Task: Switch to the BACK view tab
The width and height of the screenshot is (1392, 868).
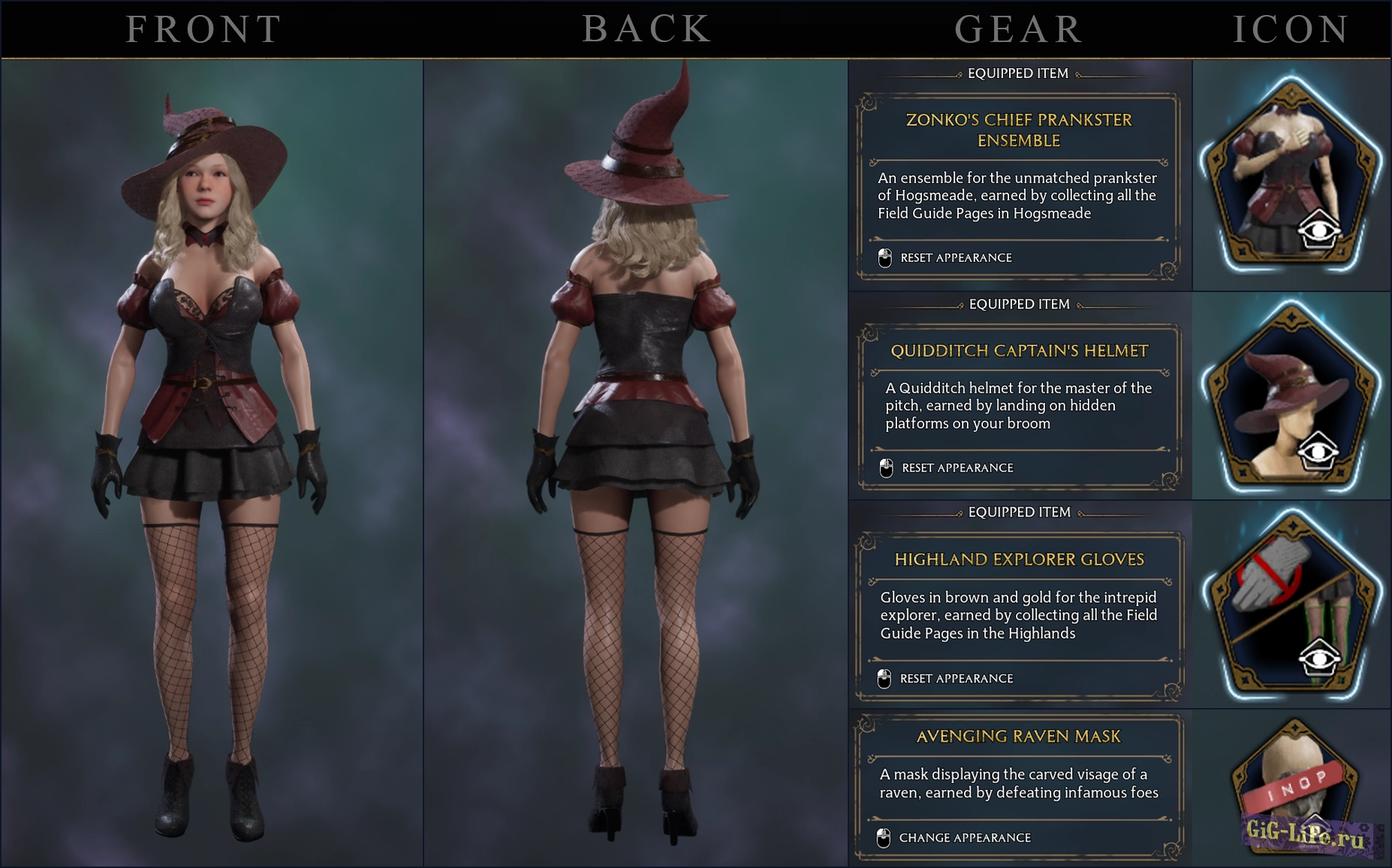Action: pos(647,30)
